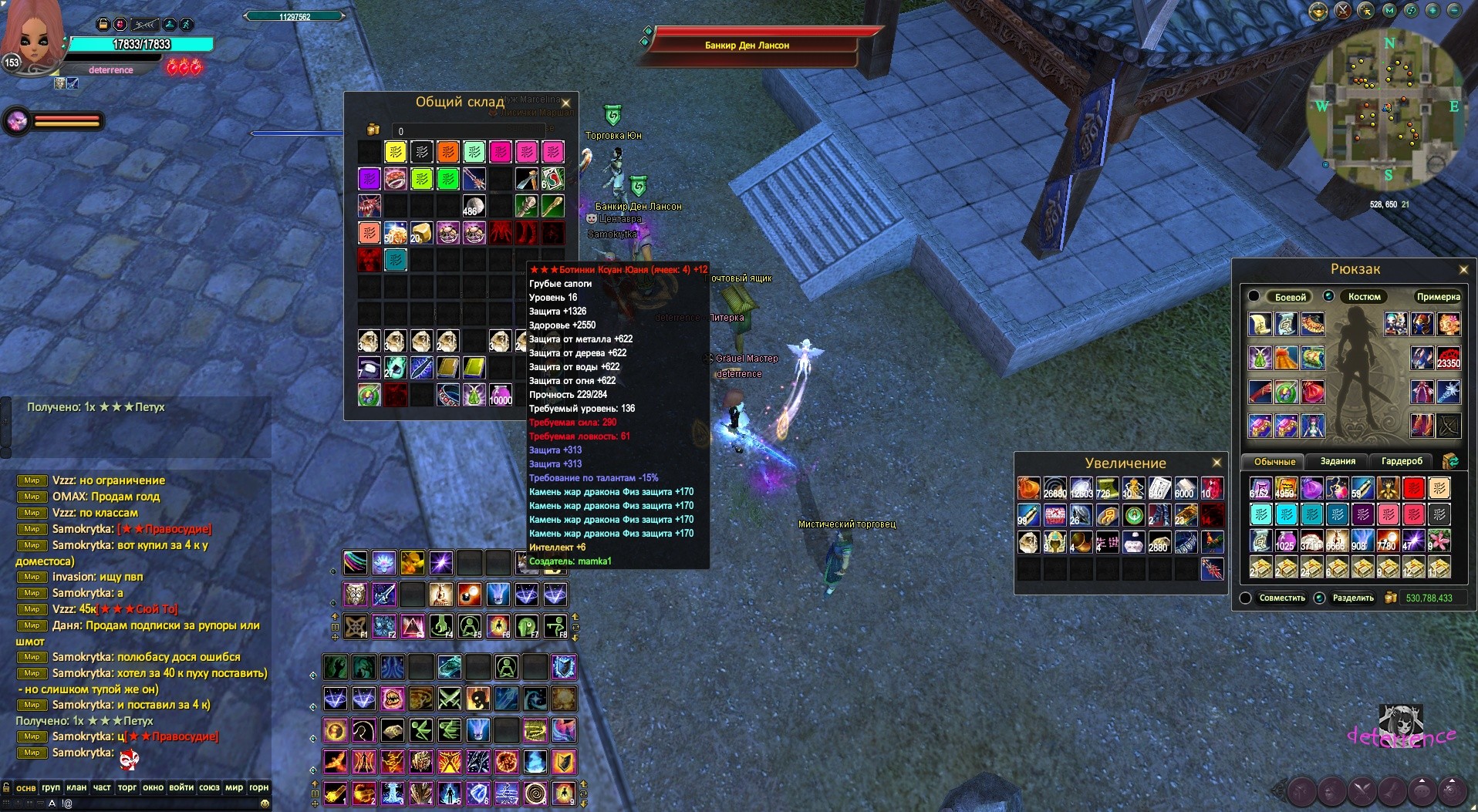1478x812 pixels.
Task: Close the Общий склад warehouse window
Action: pos(565,103)
